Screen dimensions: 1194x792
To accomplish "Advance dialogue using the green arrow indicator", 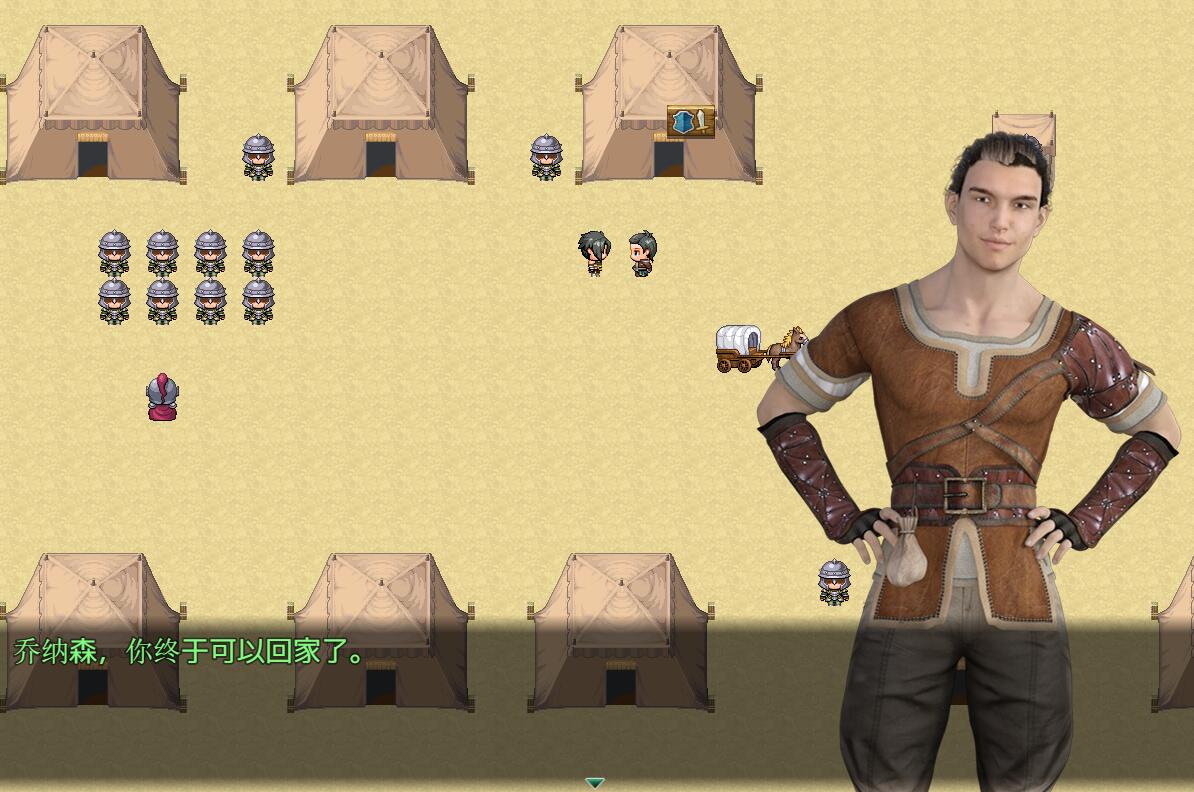I will [x=595, y=782].
